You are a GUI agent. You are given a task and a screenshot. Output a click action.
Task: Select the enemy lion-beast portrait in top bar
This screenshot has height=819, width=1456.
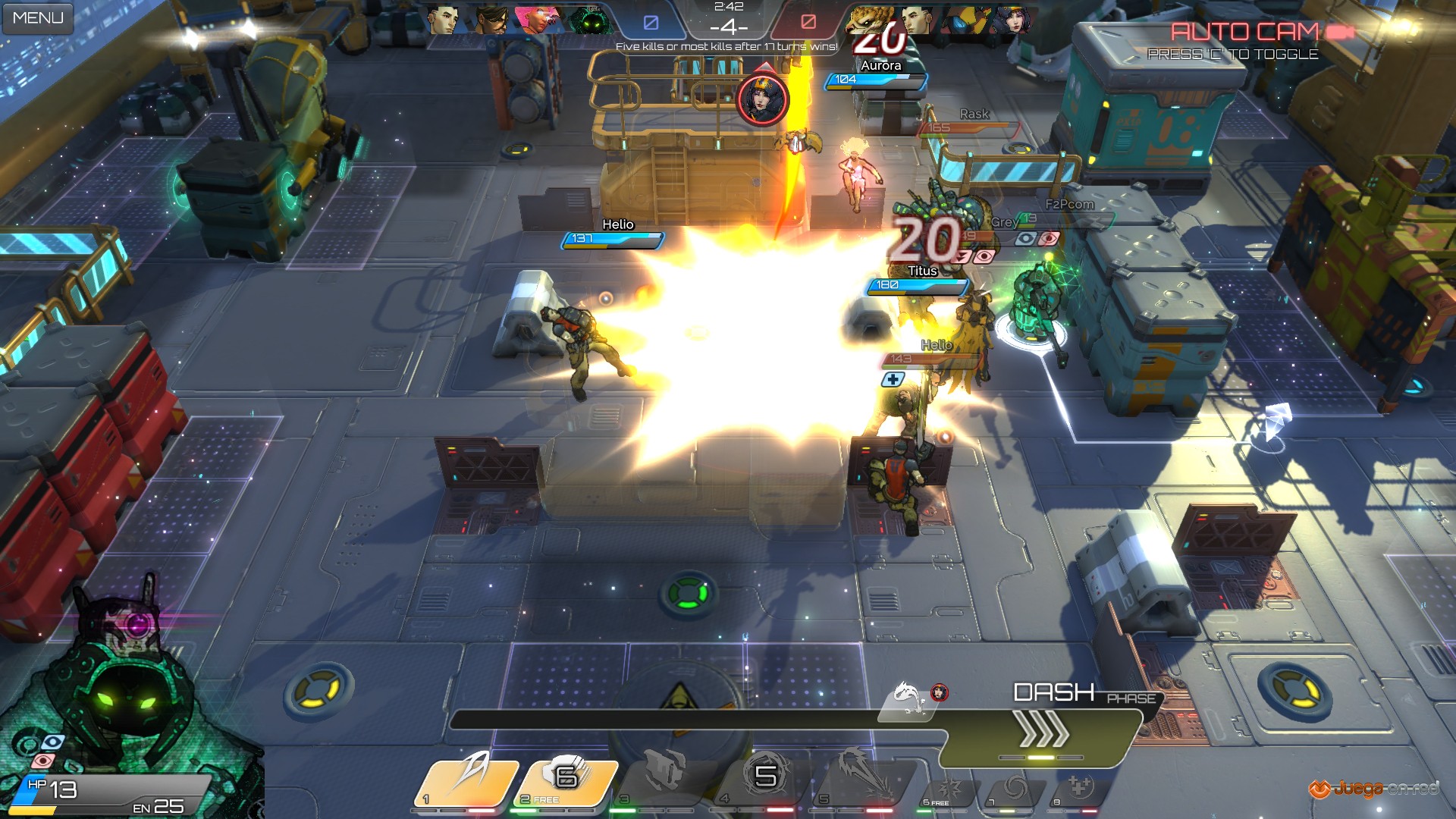coord(869,20)
